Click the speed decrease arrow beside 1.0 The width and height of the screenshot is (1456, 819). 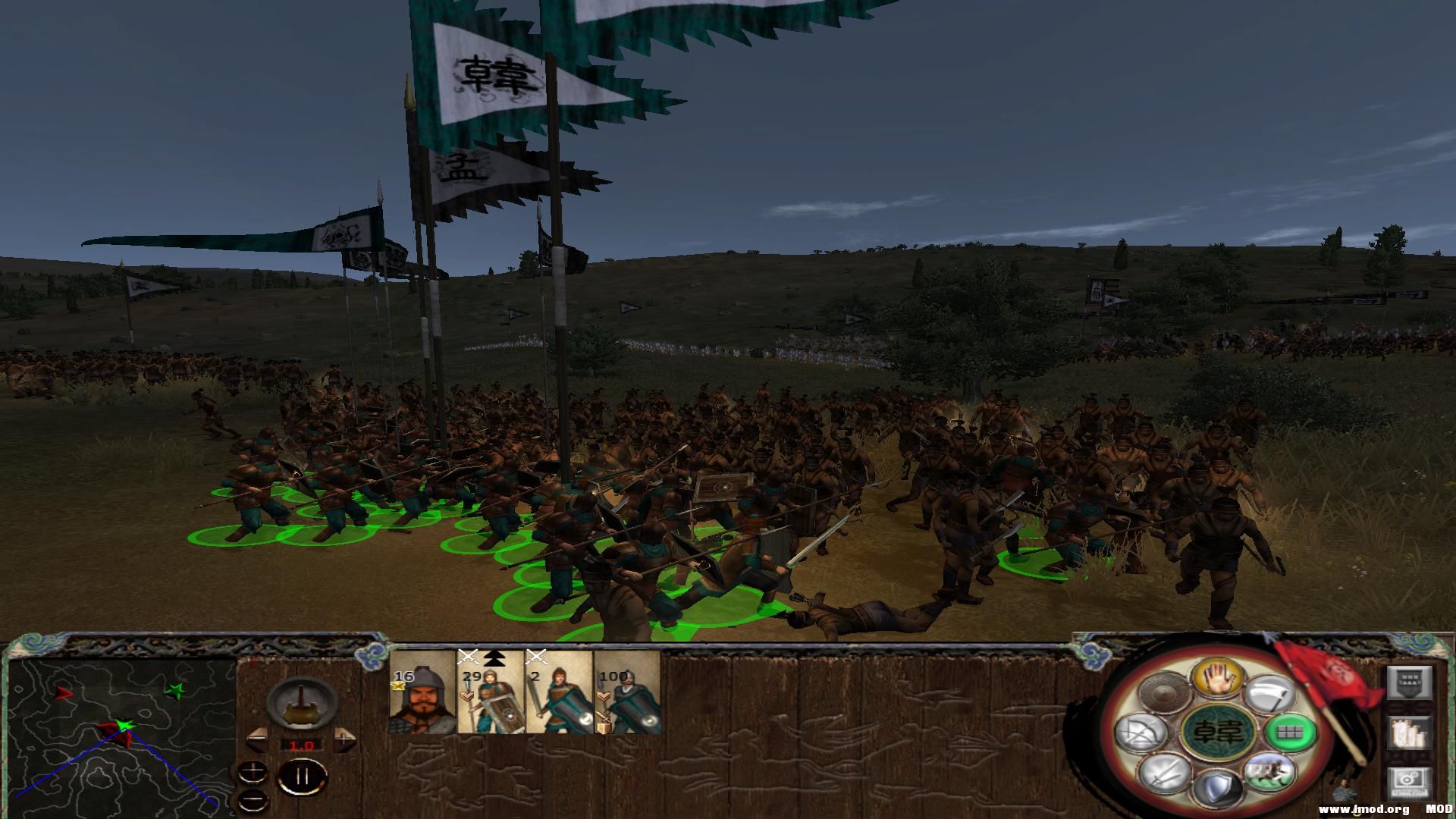click(x=257, y=739)
